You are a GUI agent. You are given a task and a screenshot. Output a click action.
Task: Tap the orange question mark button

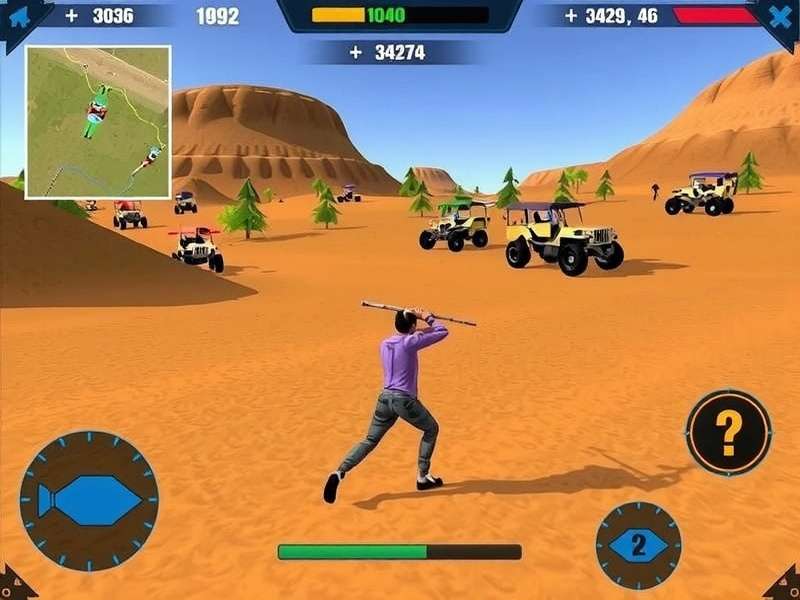728,433
